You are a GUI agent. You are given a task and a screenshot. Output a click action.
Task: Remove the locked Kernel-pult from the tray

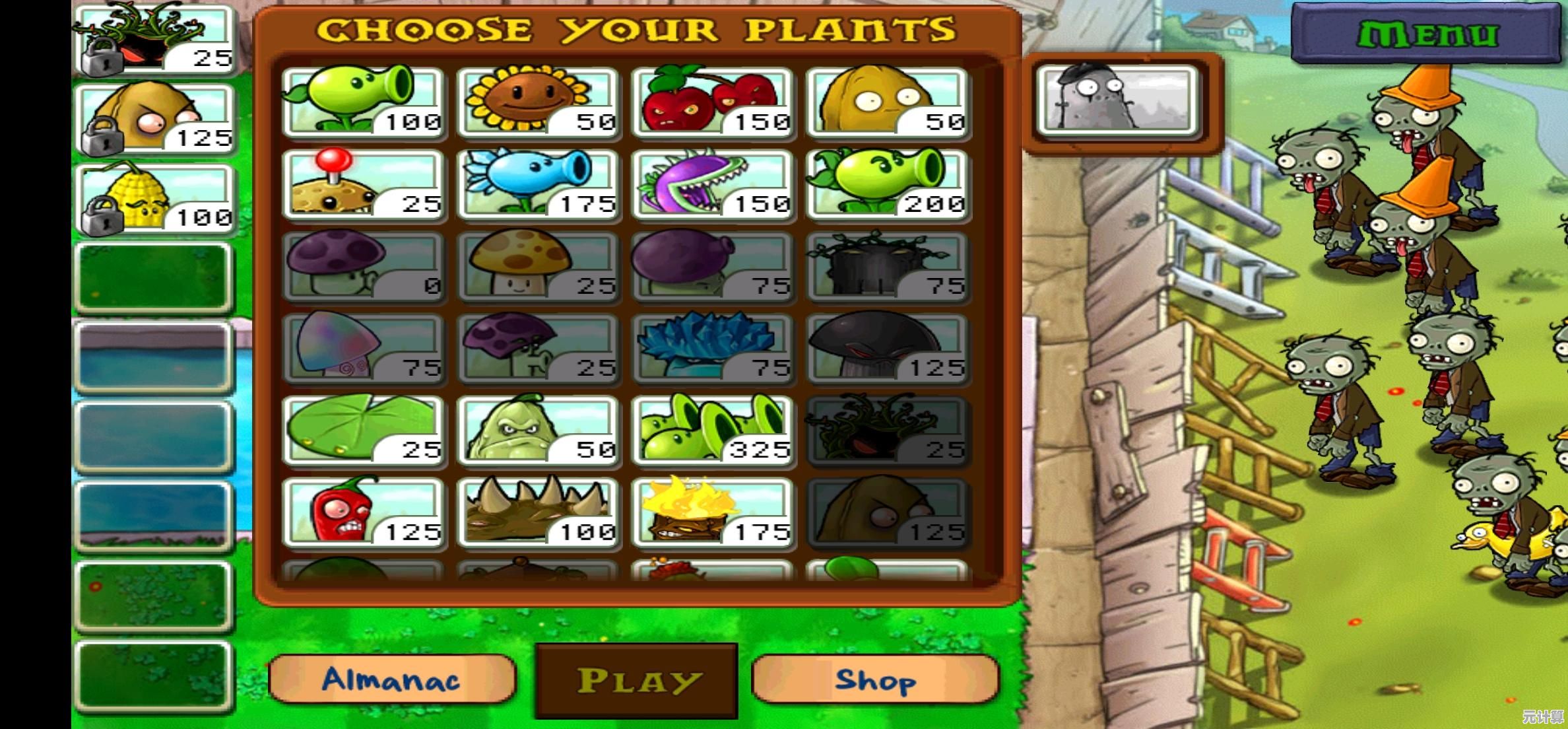[x=155, y=199]
